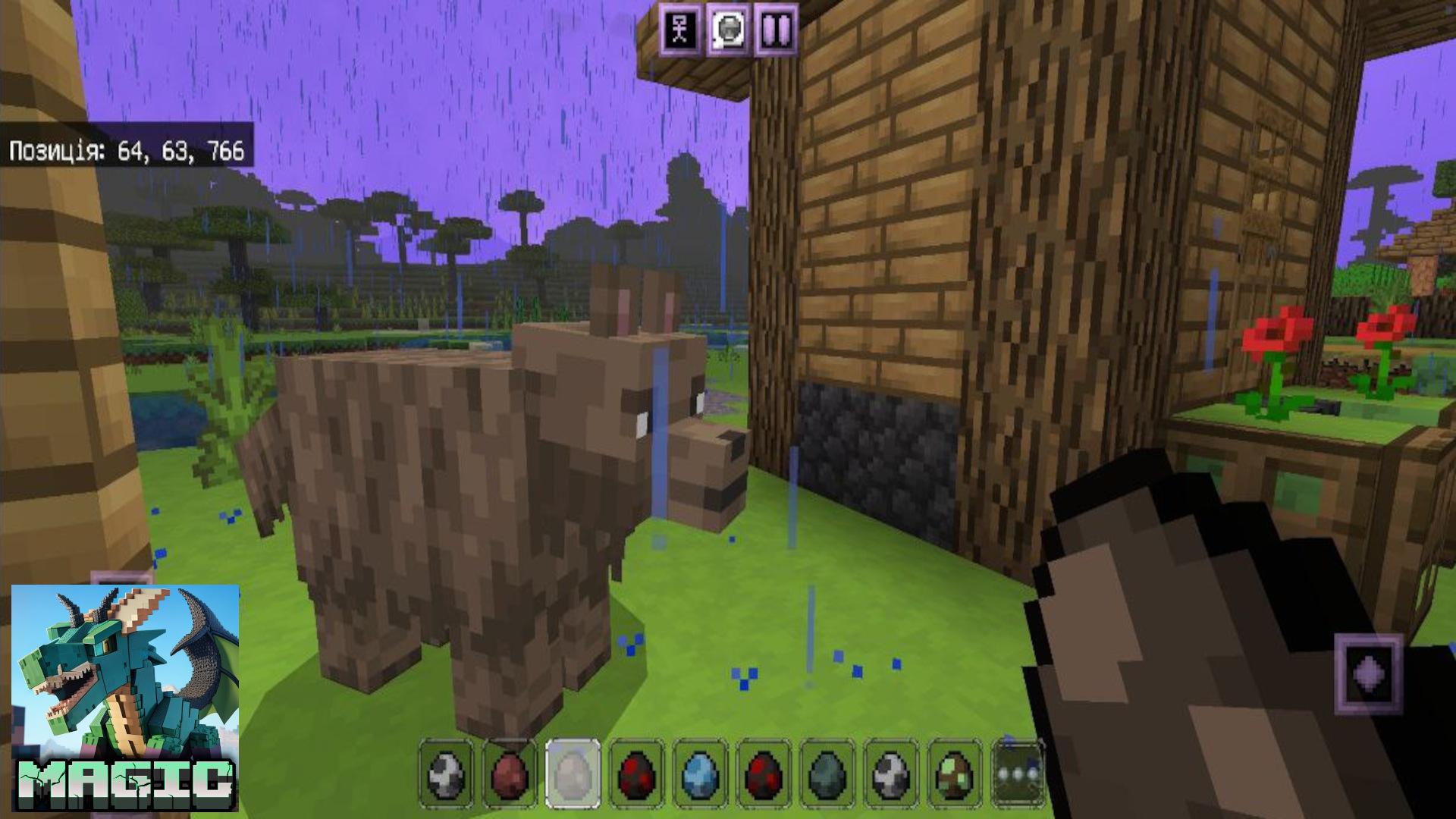Open the emote menu stick-figure button
This screenshot has height=819, width=1456.
point(681,29)
